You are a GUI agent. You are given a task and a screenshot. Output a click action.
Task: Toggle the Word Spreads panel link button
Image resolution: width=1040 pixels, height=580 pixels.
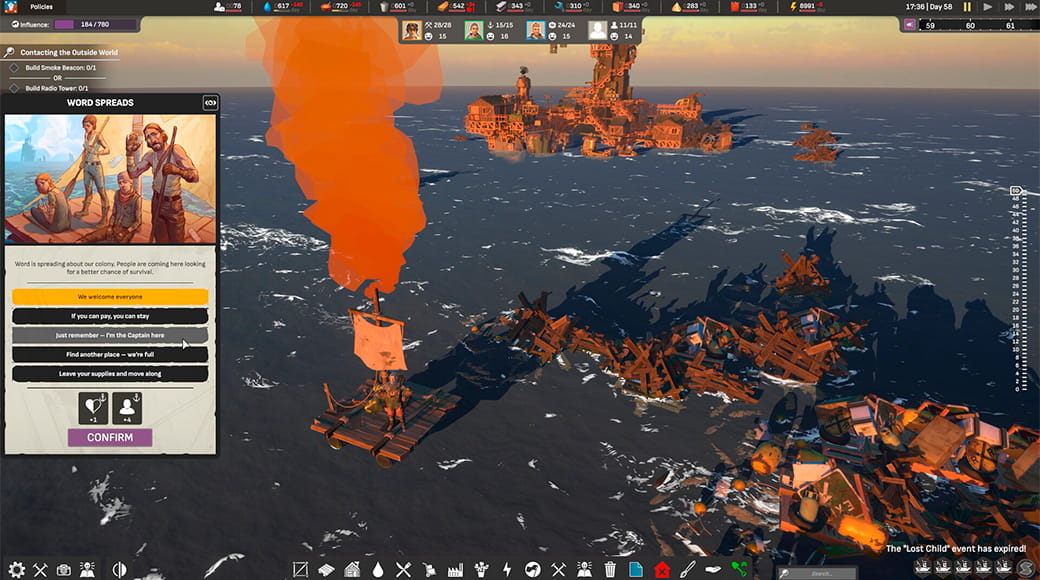click(210, 102)
